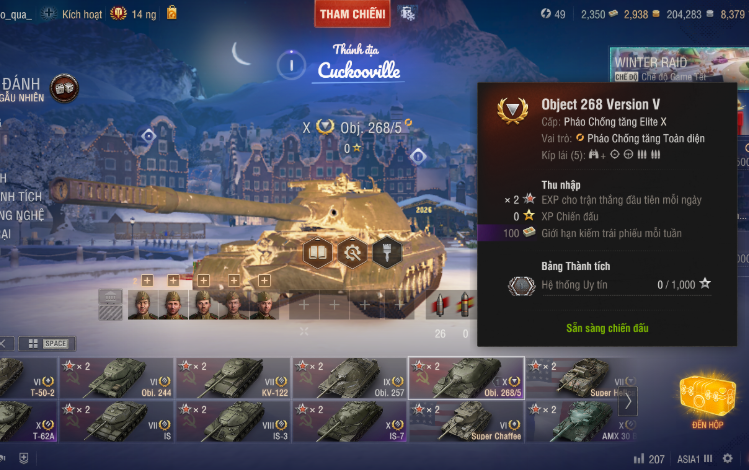
Task: Pick the Super Chaffee tank card
Action: pyautogui.click(x=466, y=421)
